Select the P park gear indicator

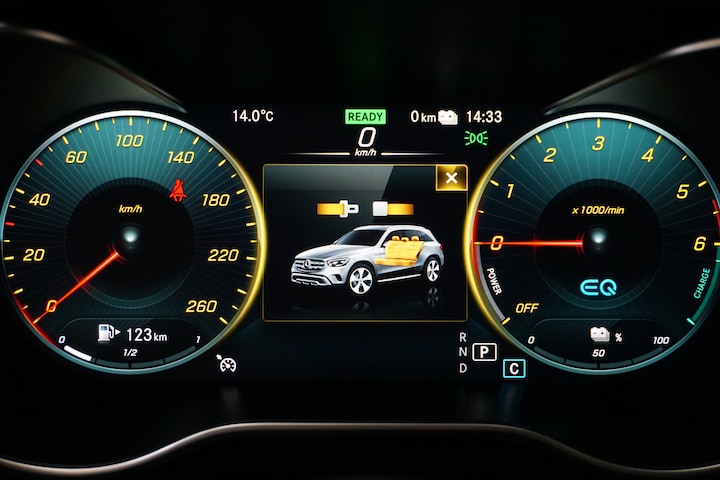coord(485,351)
